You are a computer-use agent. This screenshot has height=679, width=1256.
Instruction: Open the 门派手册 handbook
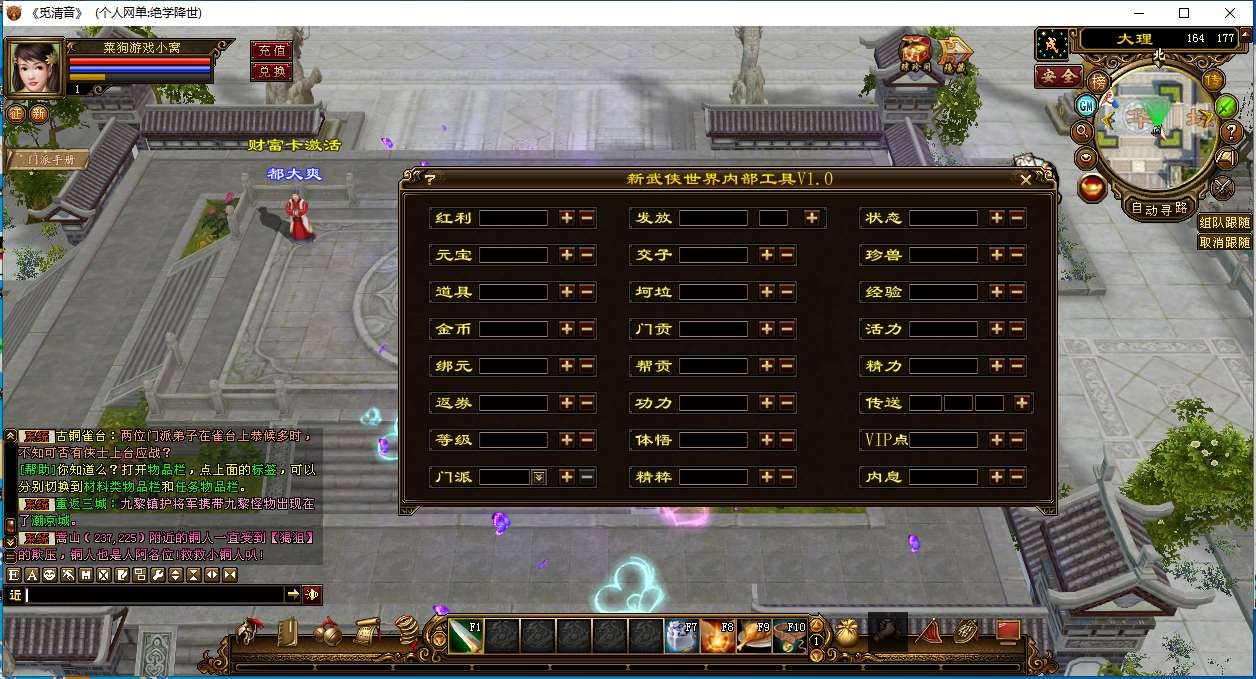[47, 159]
